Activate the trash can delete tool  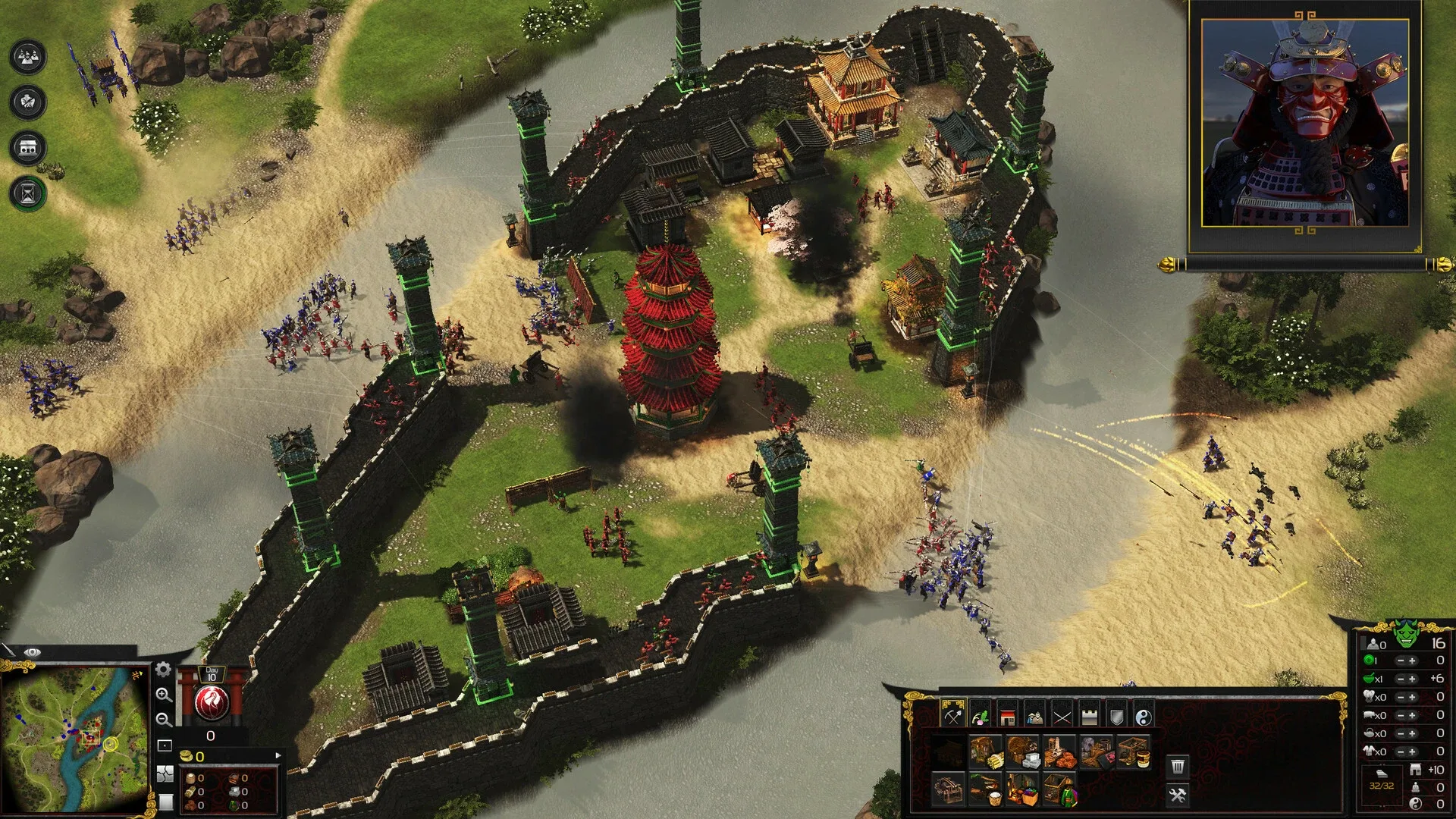pos(1177,766)
